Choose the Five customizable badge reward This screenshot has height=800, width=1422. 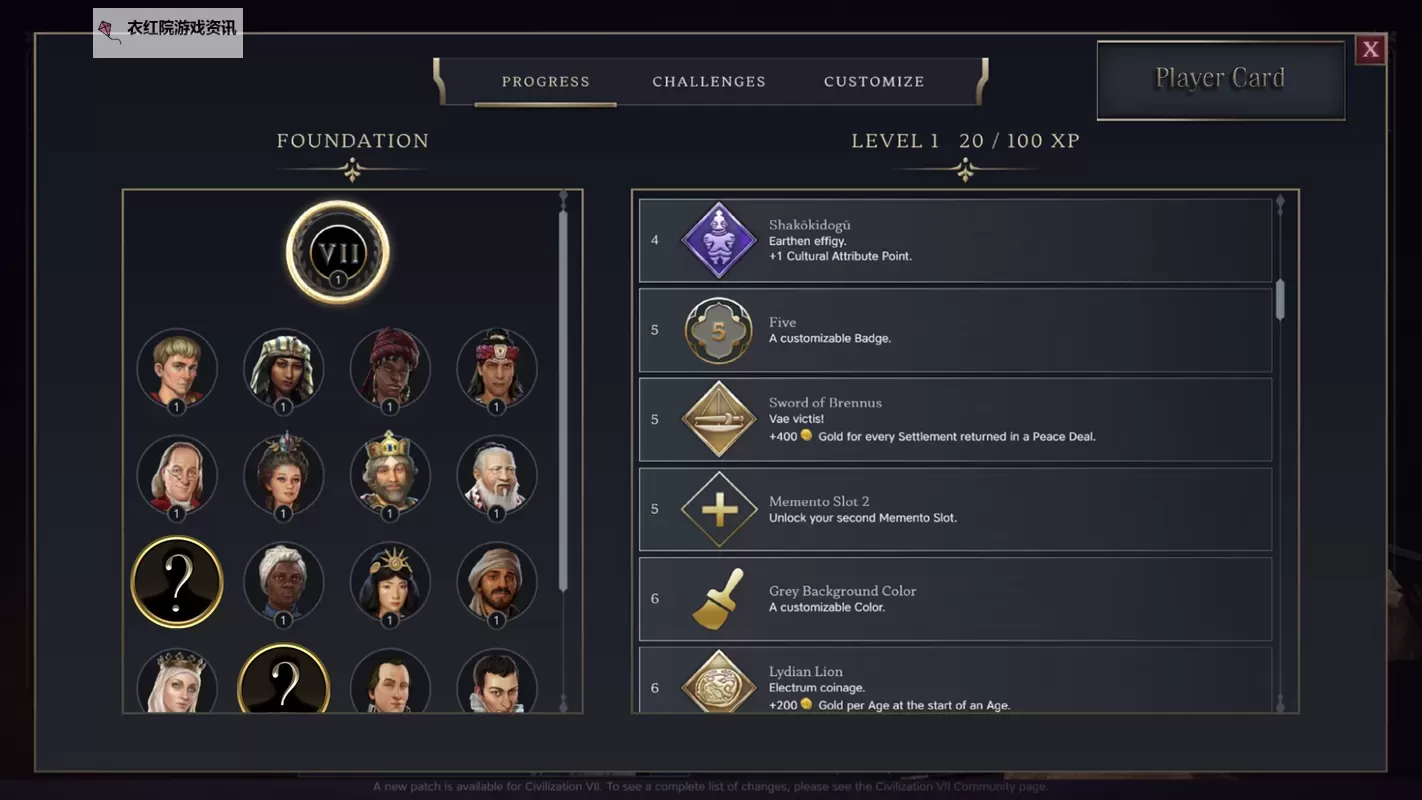pos(955,330)
